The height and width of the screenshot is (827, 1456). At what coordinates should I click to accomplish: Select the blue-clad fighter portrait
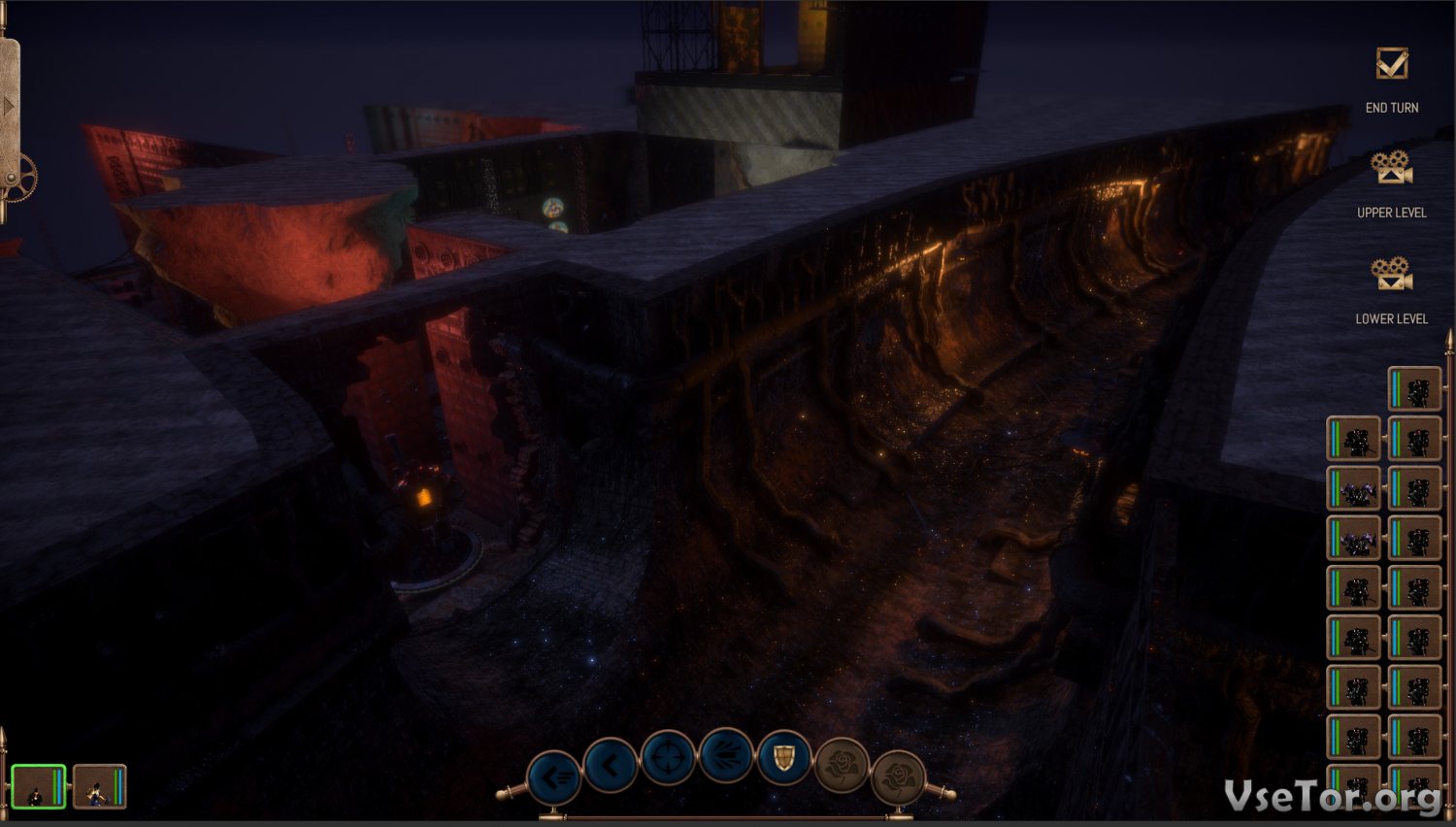pos(99,786)
